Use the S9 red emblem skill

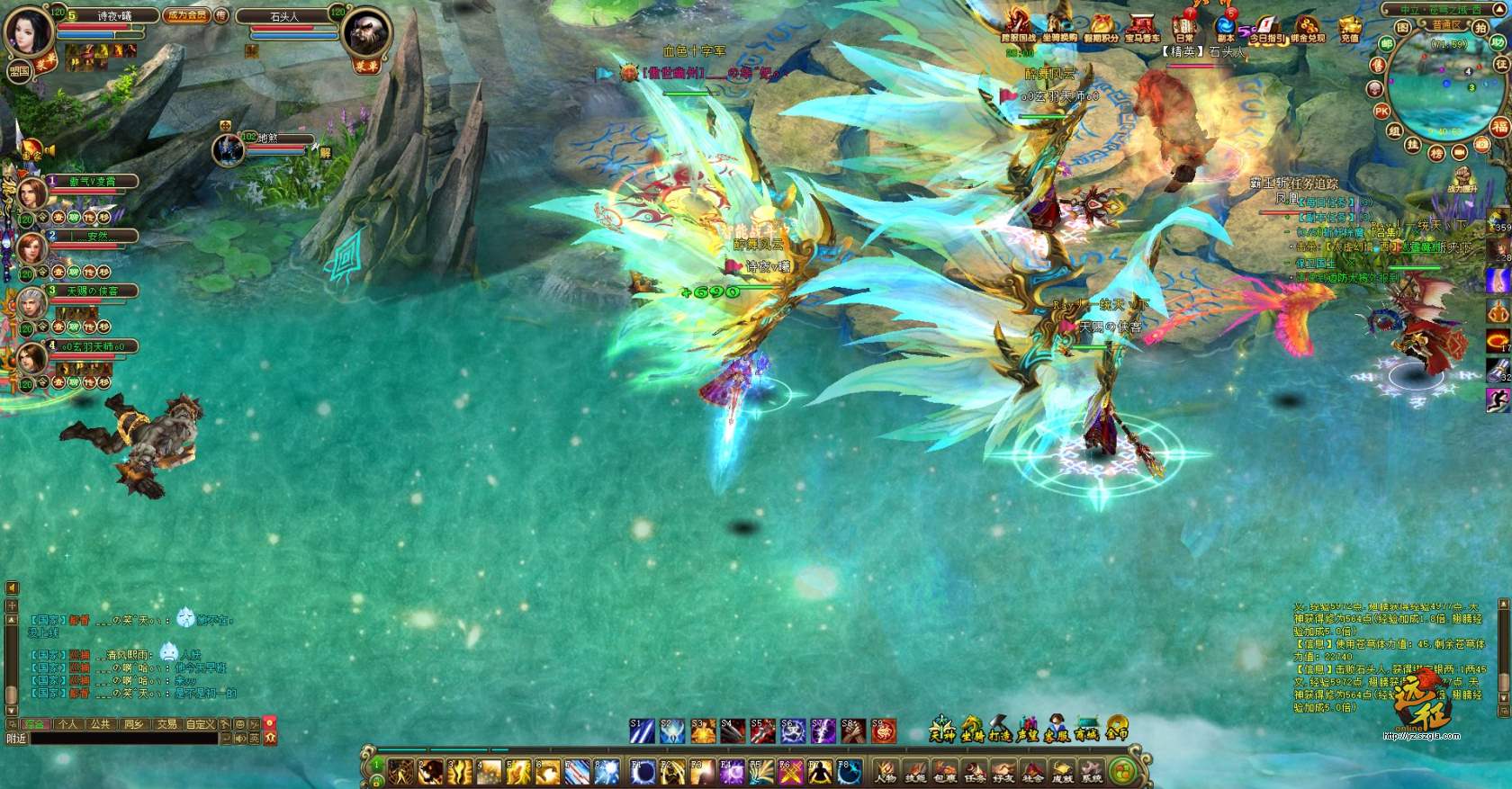(x=884, y=731)
